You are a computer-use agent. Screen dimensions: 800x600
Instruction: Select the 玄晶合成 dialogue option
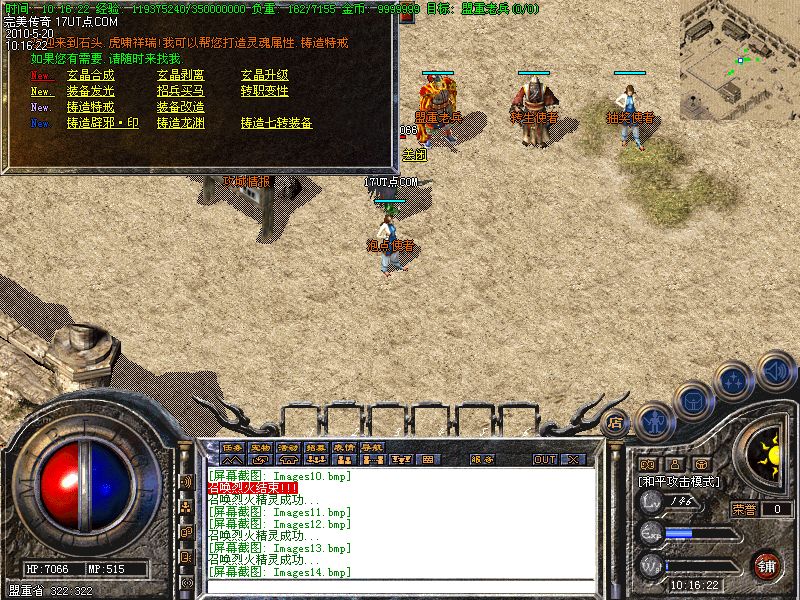(x=90, y=75)
